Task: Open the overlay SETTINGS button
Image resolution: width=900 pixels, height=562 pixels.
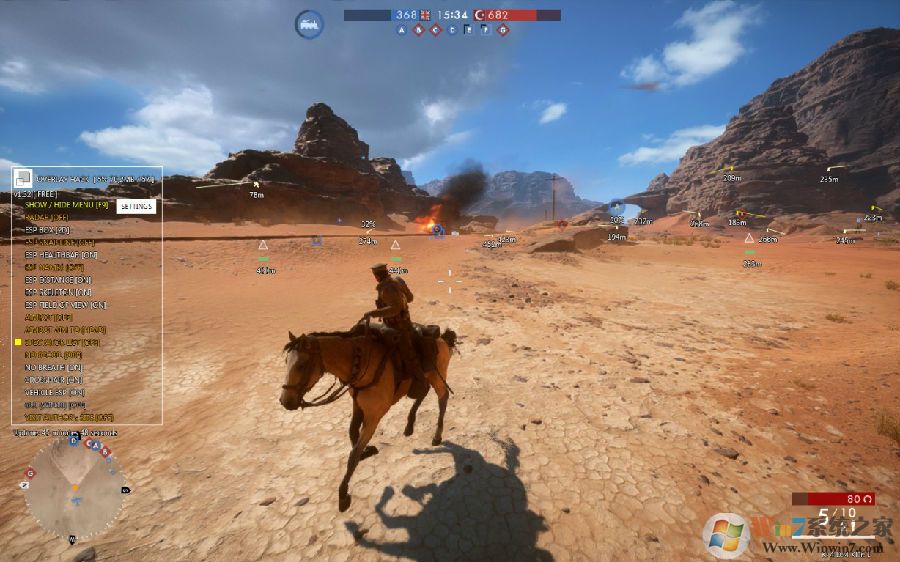Action: 136,206
